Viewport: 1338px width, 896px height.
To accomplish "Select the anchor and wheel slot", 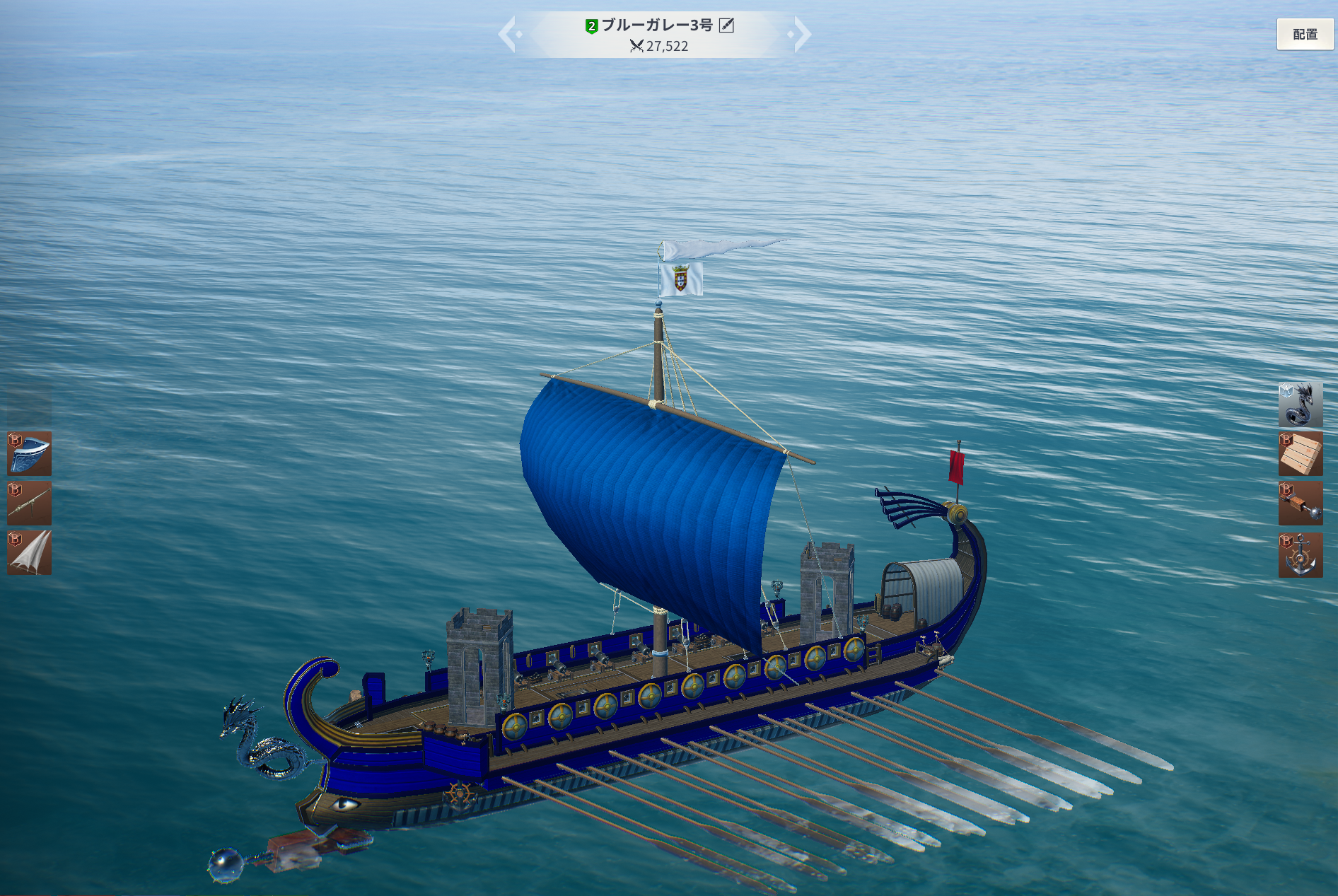I will (1300, 554).
